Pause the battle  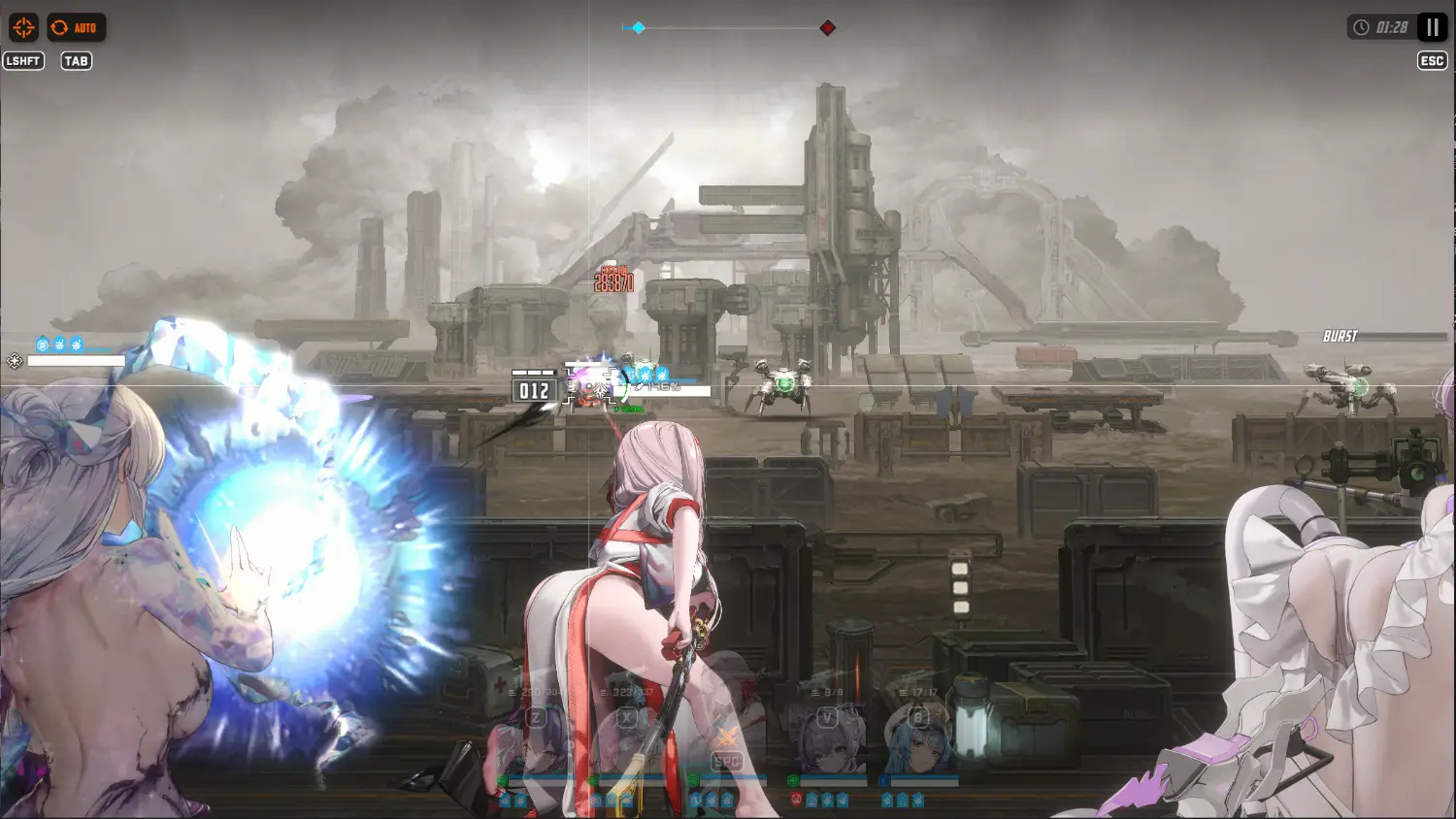[x=1432, y=27]
